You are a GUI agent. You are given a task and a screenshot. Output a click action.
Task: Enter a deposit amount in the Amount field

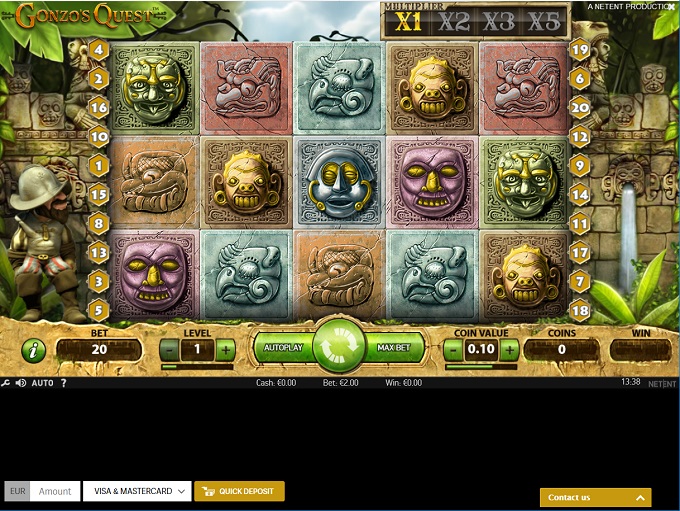point(55,491)
